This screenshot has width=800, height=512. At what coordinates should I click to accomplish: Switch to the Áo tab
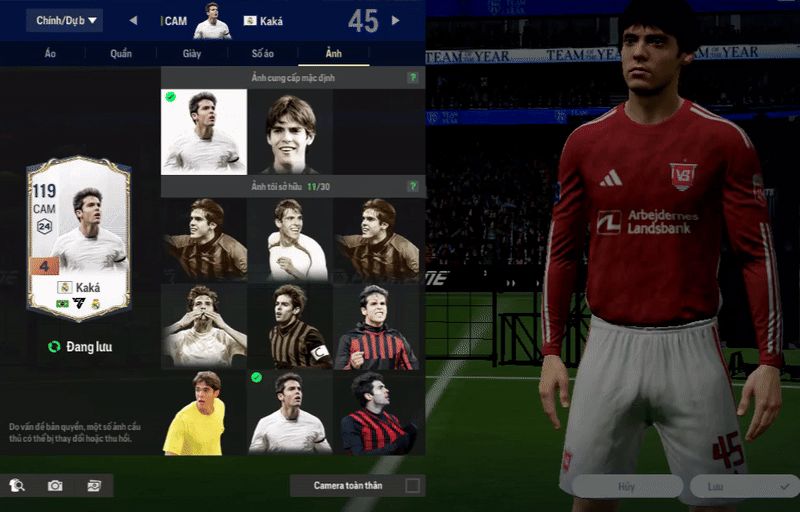click(x=50, y=54)
